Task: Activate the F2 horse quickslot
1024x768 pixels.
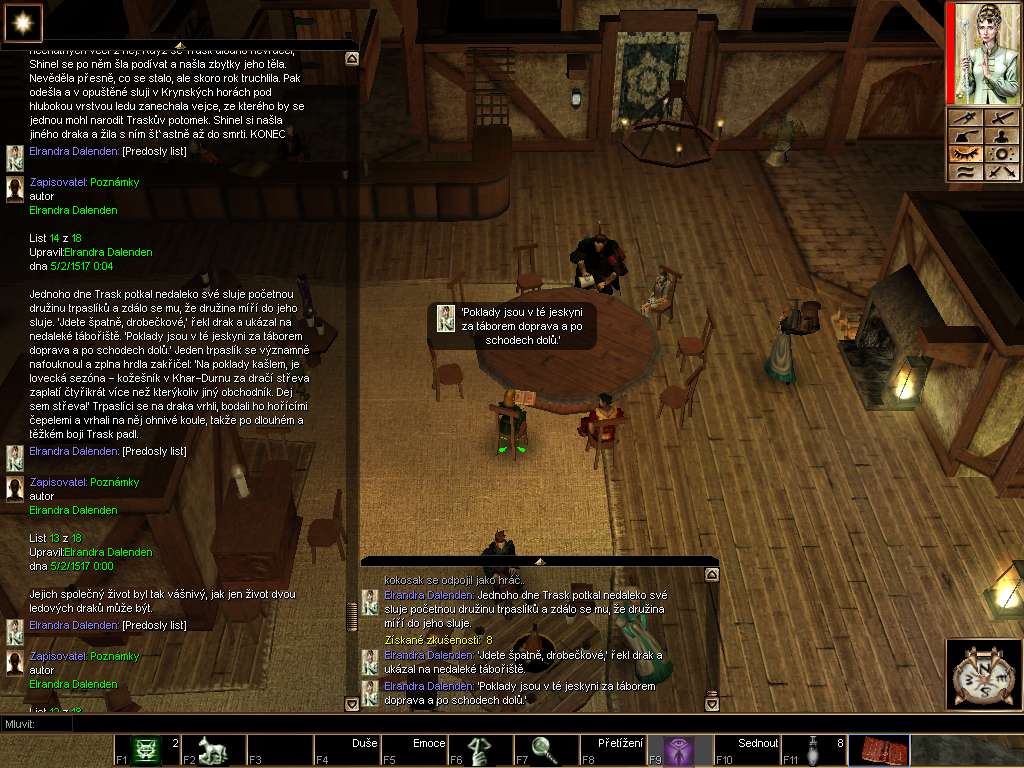Action: click(213, 750)
